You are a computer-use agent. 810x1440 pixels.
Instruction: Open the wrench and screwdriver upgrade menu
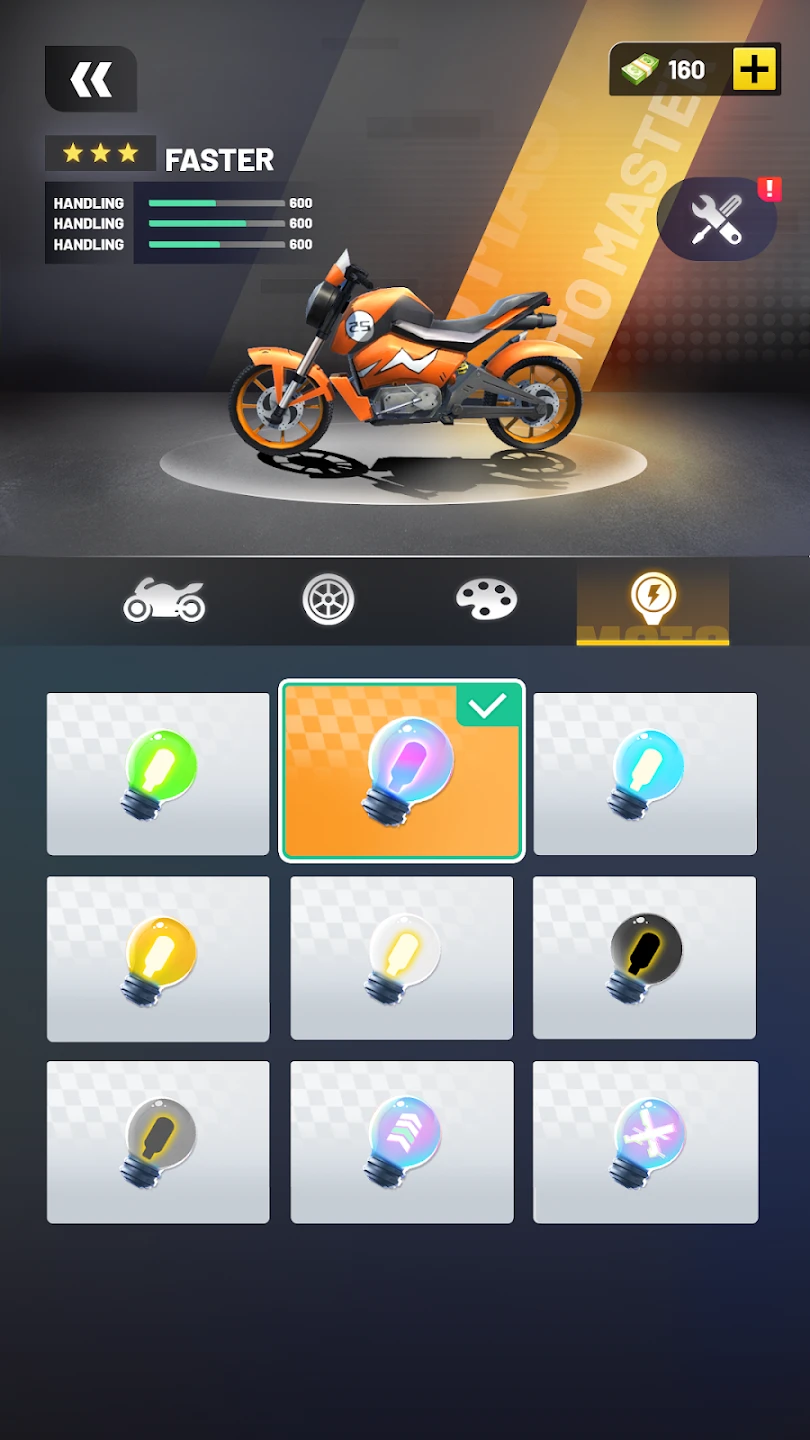(x=717, y=219)
